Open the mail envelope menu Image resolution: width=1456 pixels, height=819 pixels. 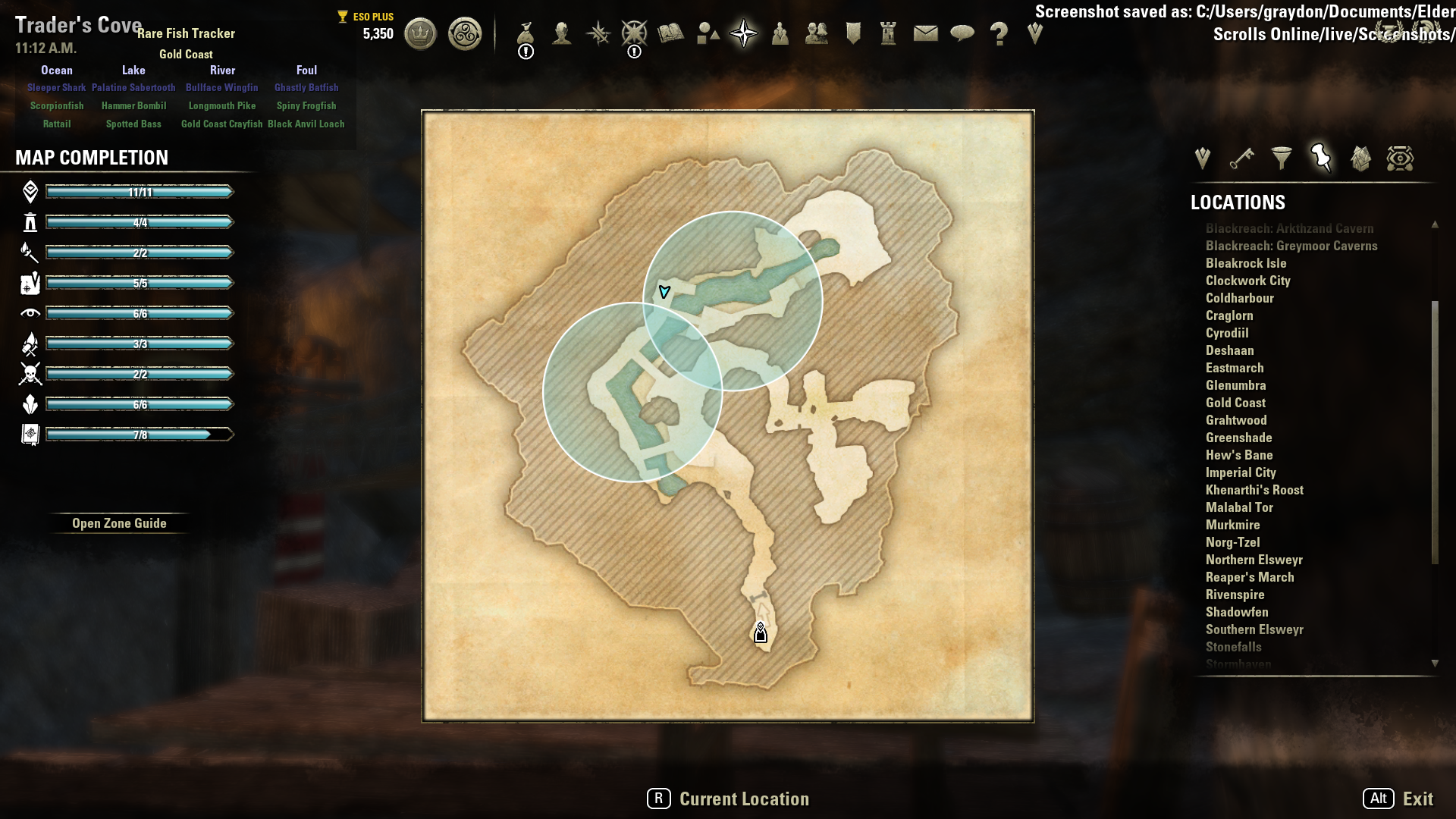point(925,34)
